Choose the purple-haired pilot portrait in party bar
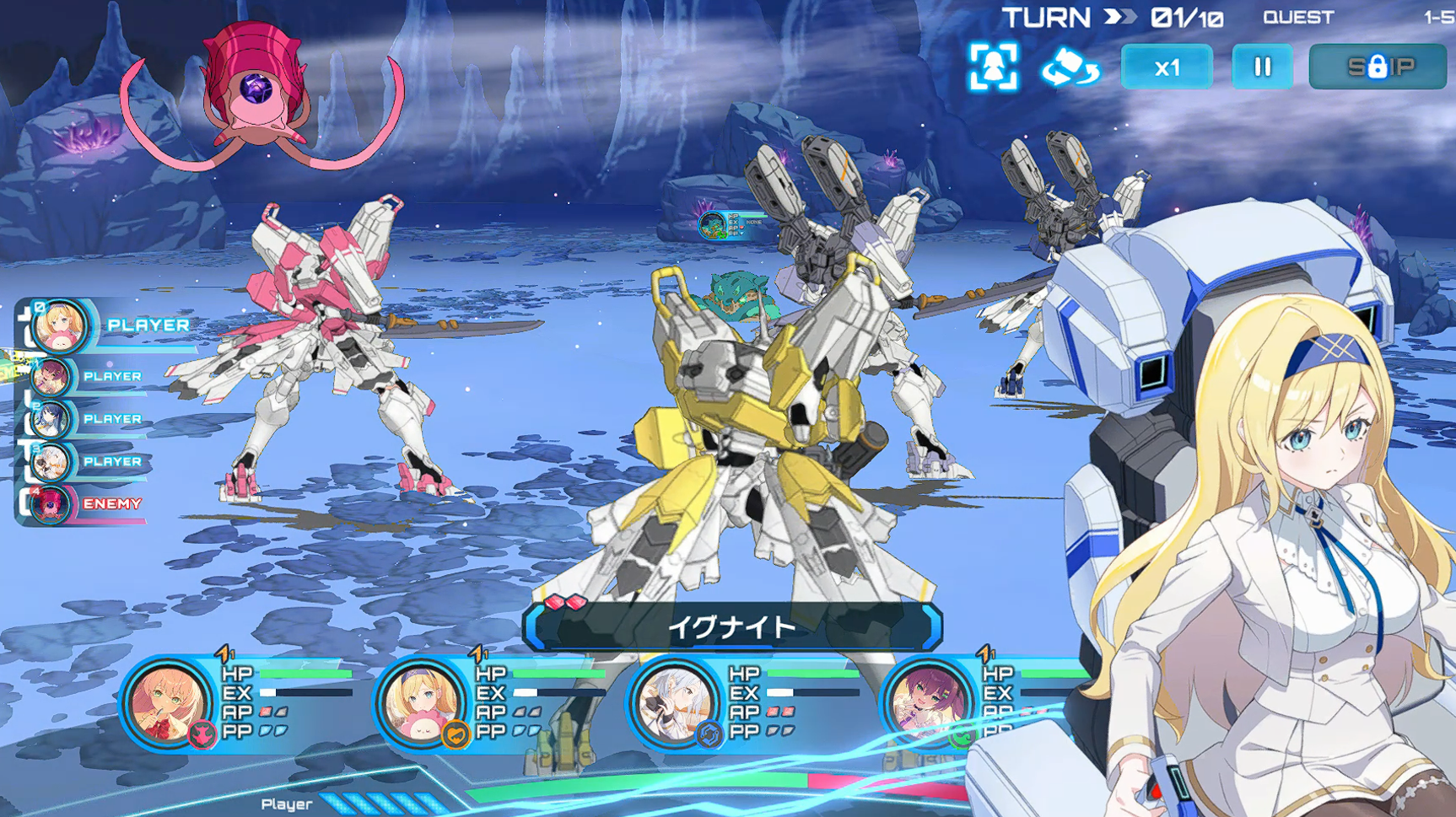Viewport: 1456px width, 817px height. click(927, 704)
